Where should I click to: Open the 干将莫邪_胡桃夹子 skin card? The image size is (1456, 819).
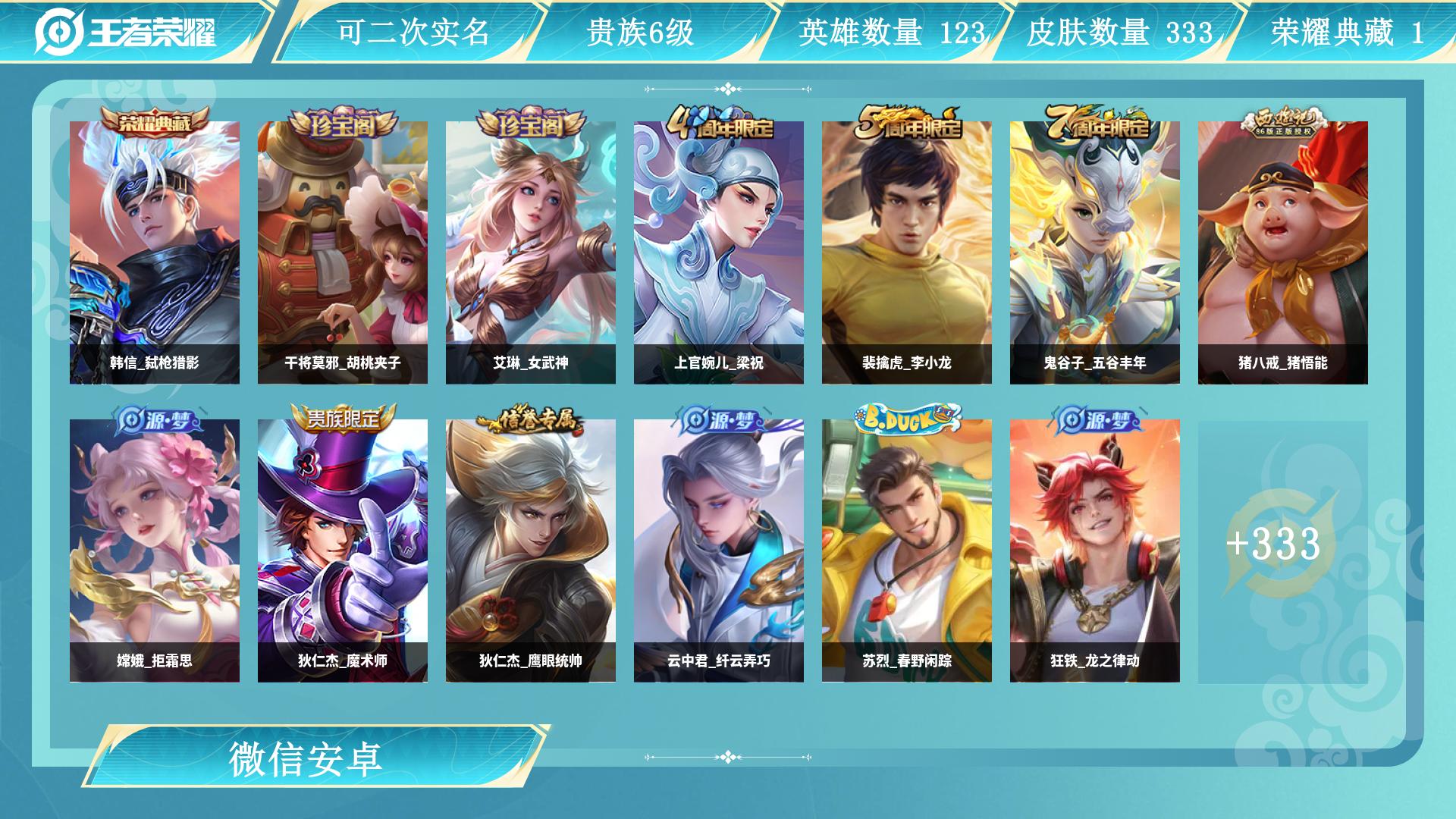pos(343,253)
